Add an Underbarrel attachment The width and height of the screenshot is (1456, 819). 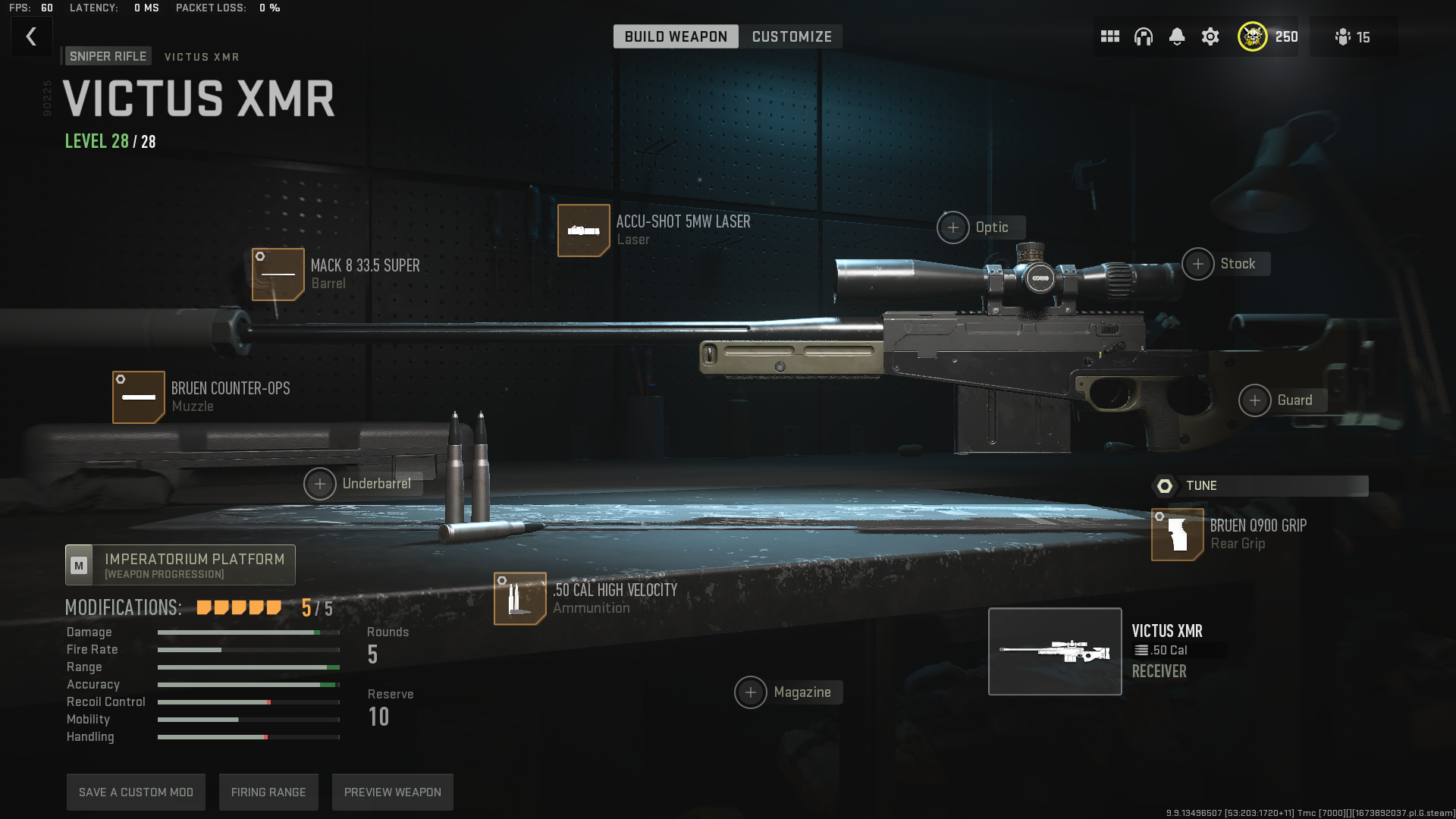[x=320, y=484]
